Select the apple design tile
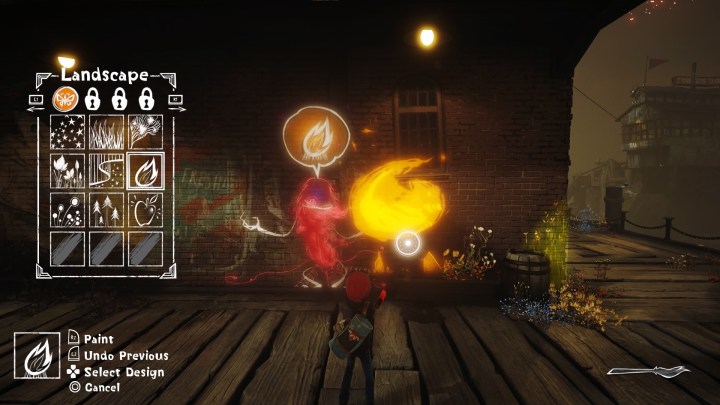Screen dimensions: 720x405 click(143, 208)
